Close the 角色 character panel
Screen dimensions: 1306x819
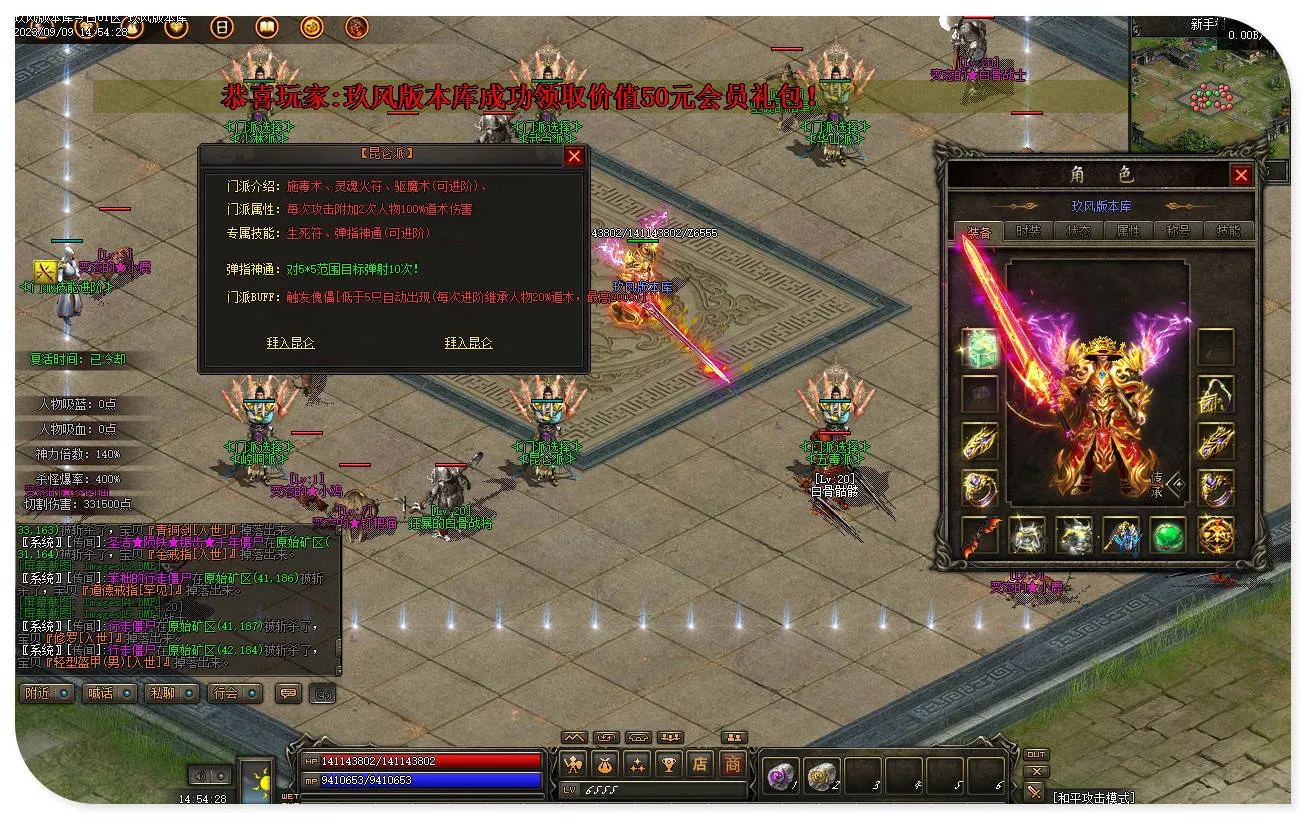1241,175
